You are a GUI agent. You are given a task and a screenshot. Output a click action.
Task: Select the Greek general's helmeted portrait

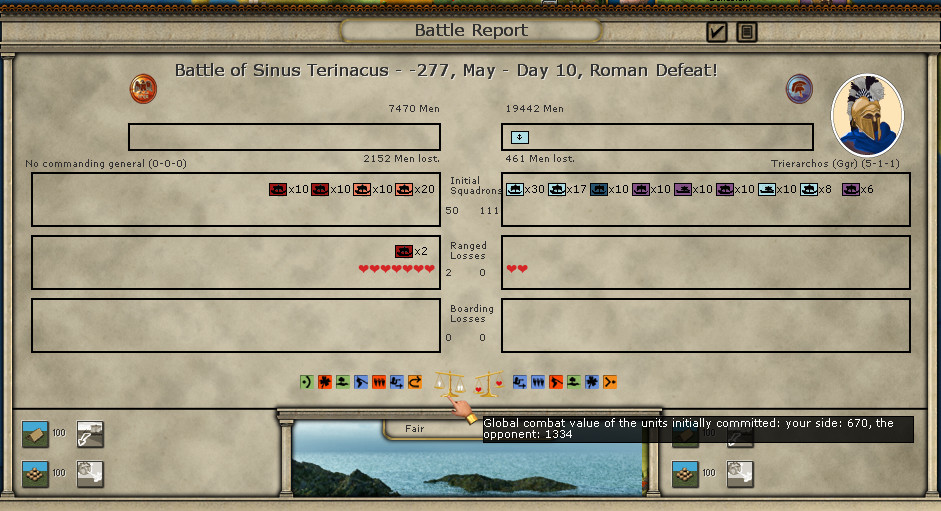pos(867,115)
